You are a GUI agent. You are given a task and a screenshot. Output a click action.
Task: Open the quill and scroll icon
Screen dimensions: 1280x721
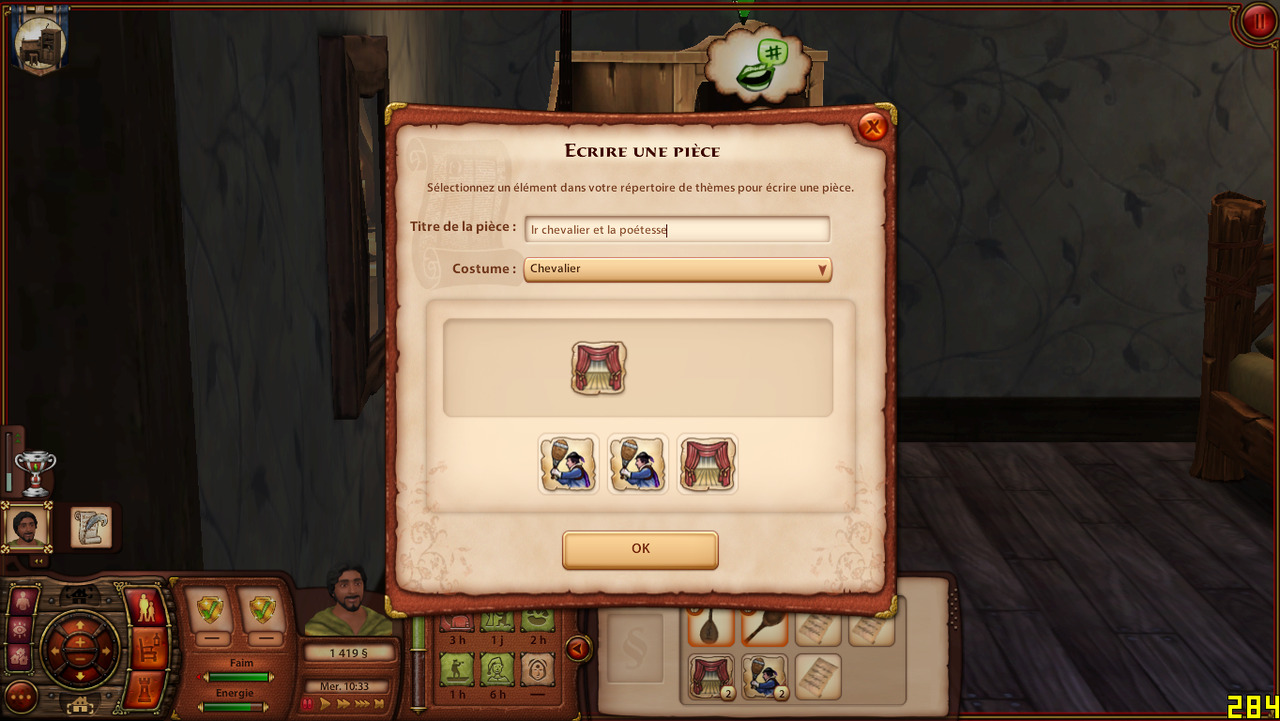(x=90, y=527)
